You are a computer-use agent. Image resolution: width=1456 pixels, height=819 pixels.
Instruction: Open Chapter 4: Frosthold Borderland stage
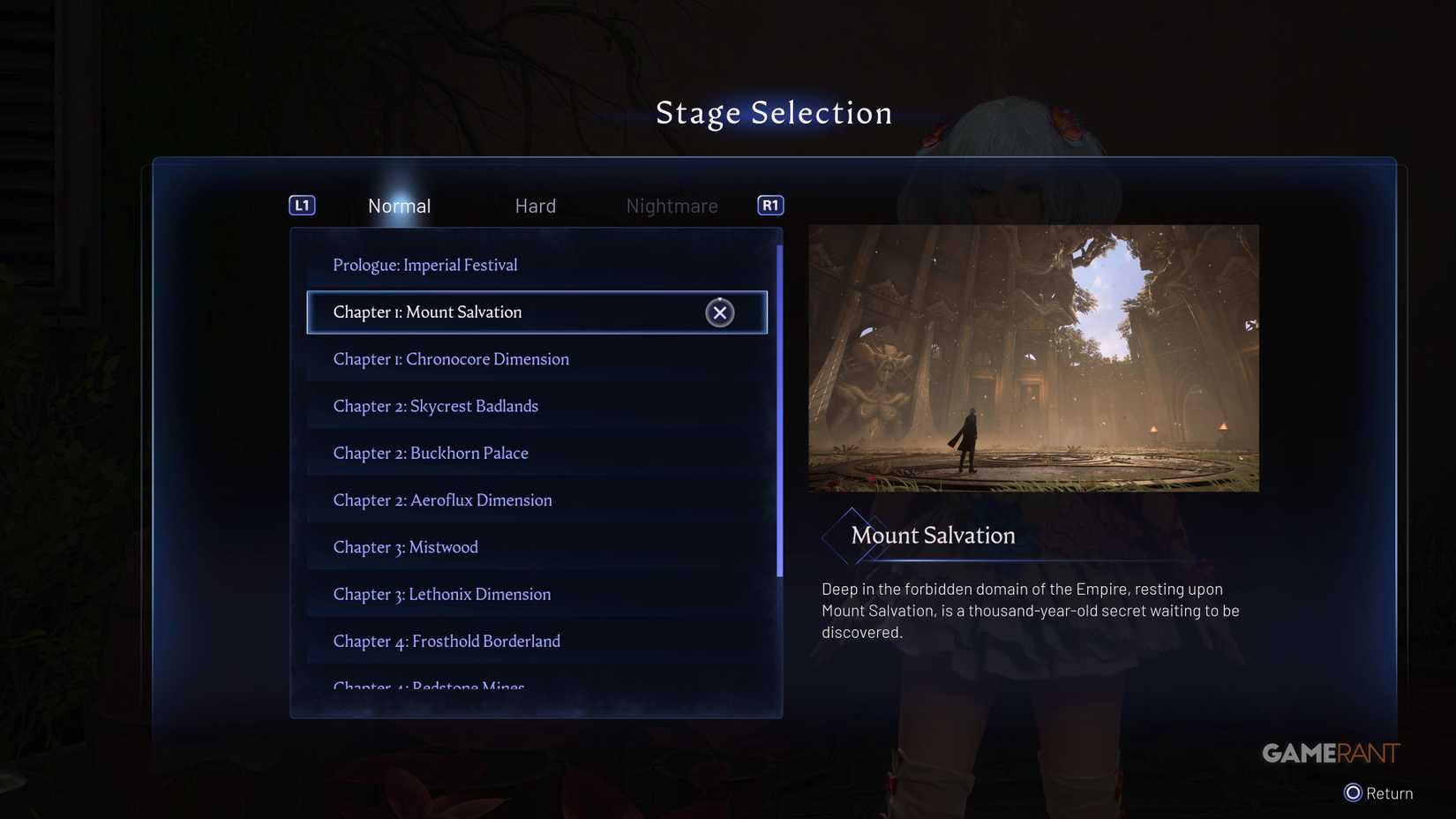pyautogui.click(x=447, y=641)
